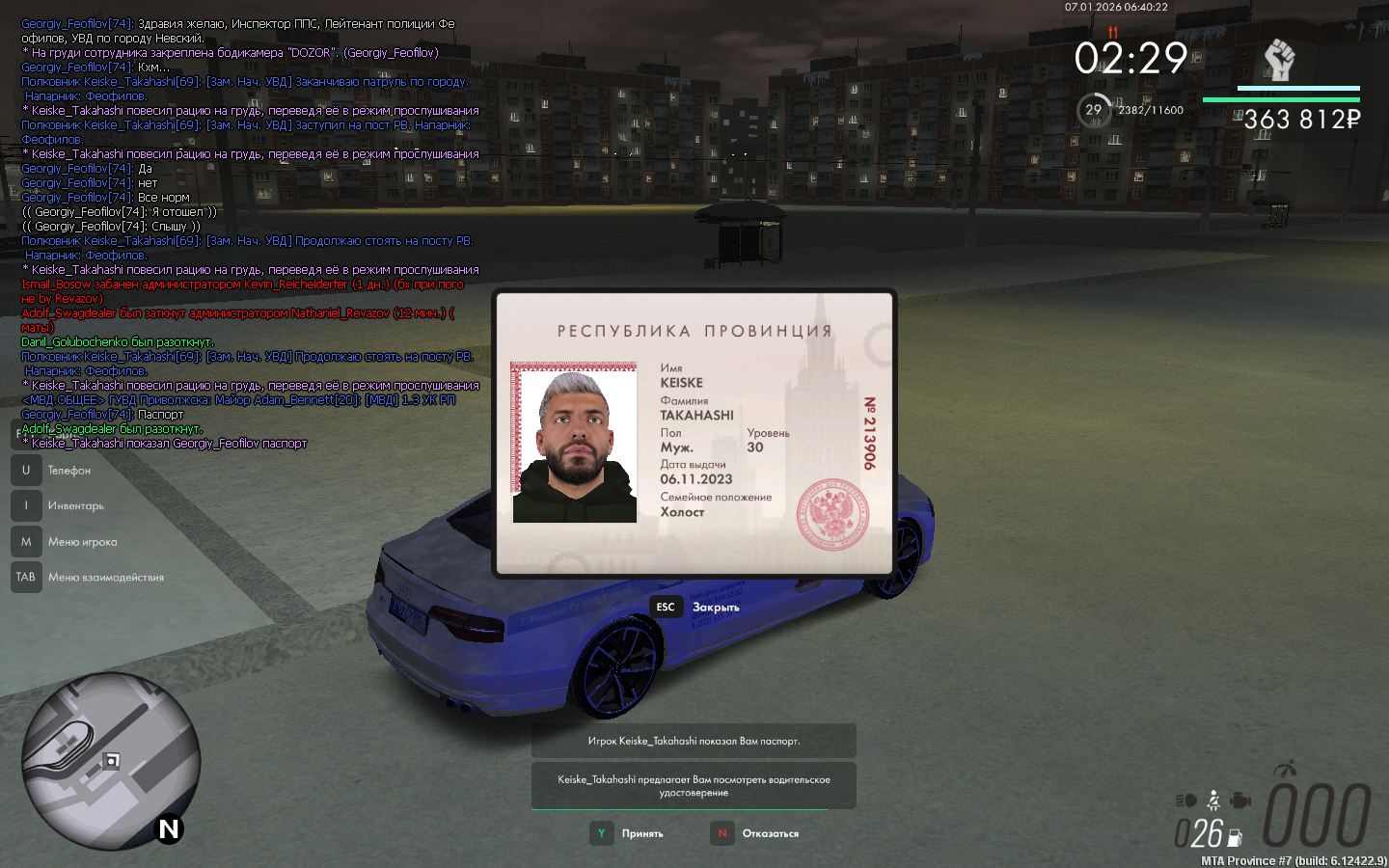The width and height of the screenshot is (1389, 868).
Task: Click the circular minimap
Action: [111, 761]
